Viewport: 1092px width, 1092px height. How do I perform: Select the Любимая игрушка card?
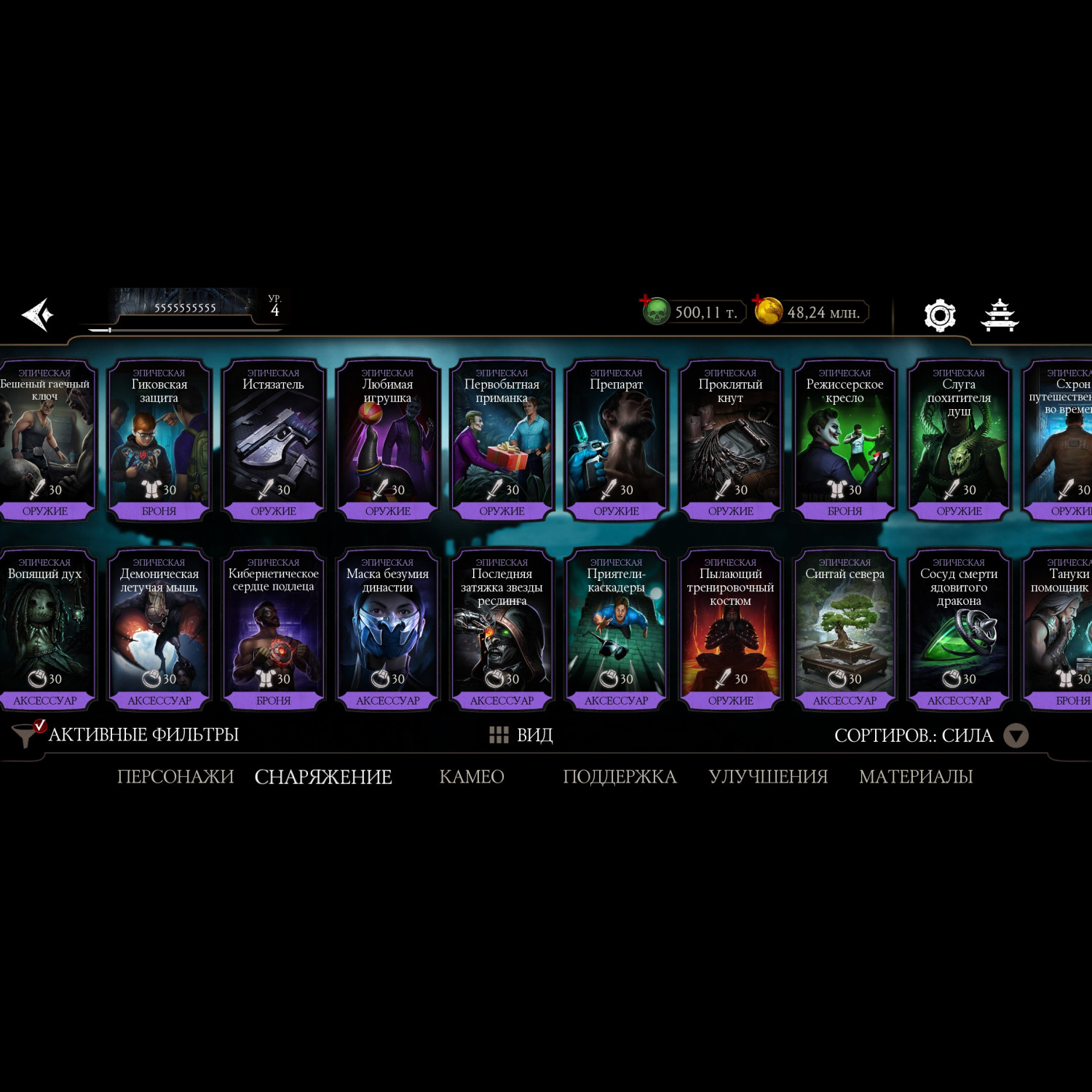pos(388,440)
